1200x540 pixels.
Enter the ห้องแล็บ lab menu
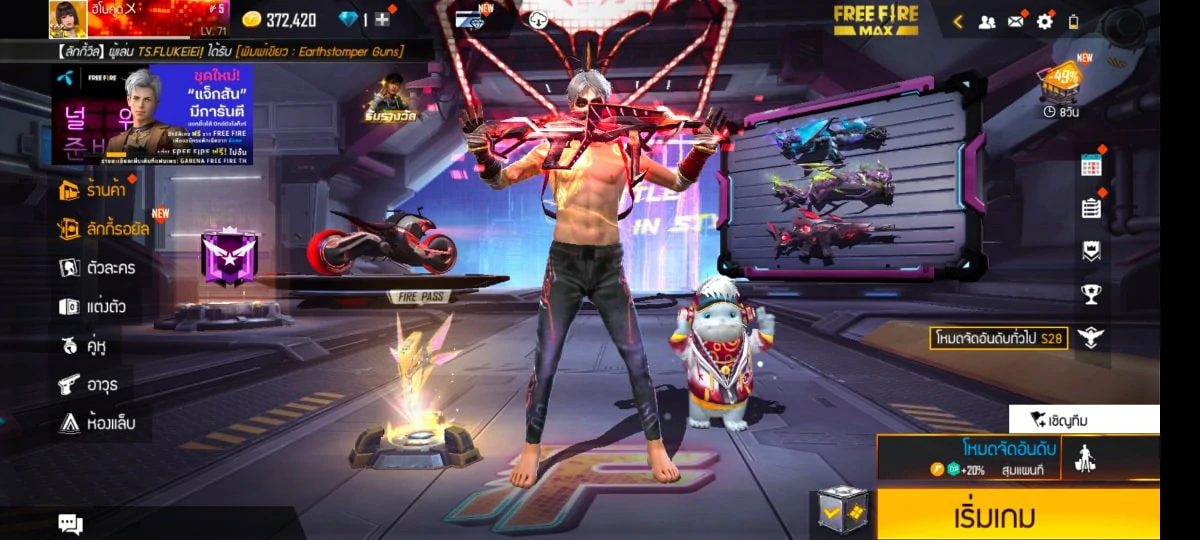point(96,423)
